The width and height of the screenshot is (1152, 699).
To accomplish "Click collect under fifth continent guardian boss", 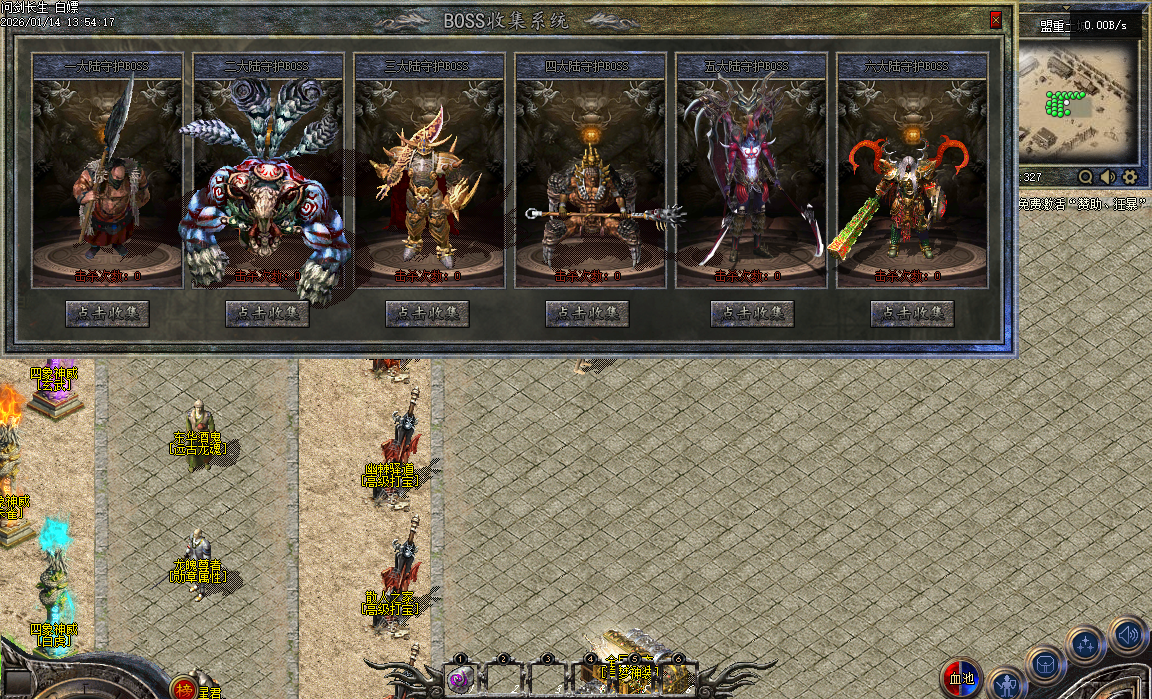I will [x=752, y=314].
